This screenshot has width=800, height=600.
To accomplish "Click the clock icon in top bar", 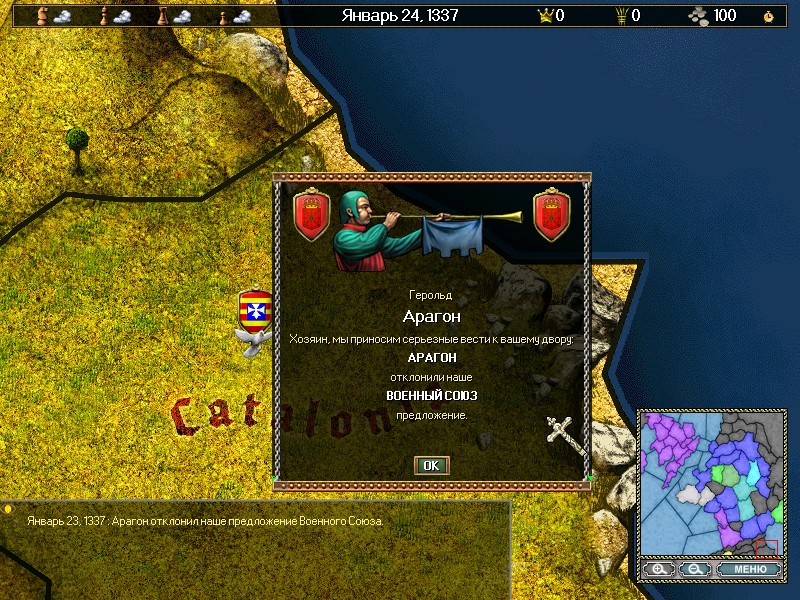I will tap(768, 16).
